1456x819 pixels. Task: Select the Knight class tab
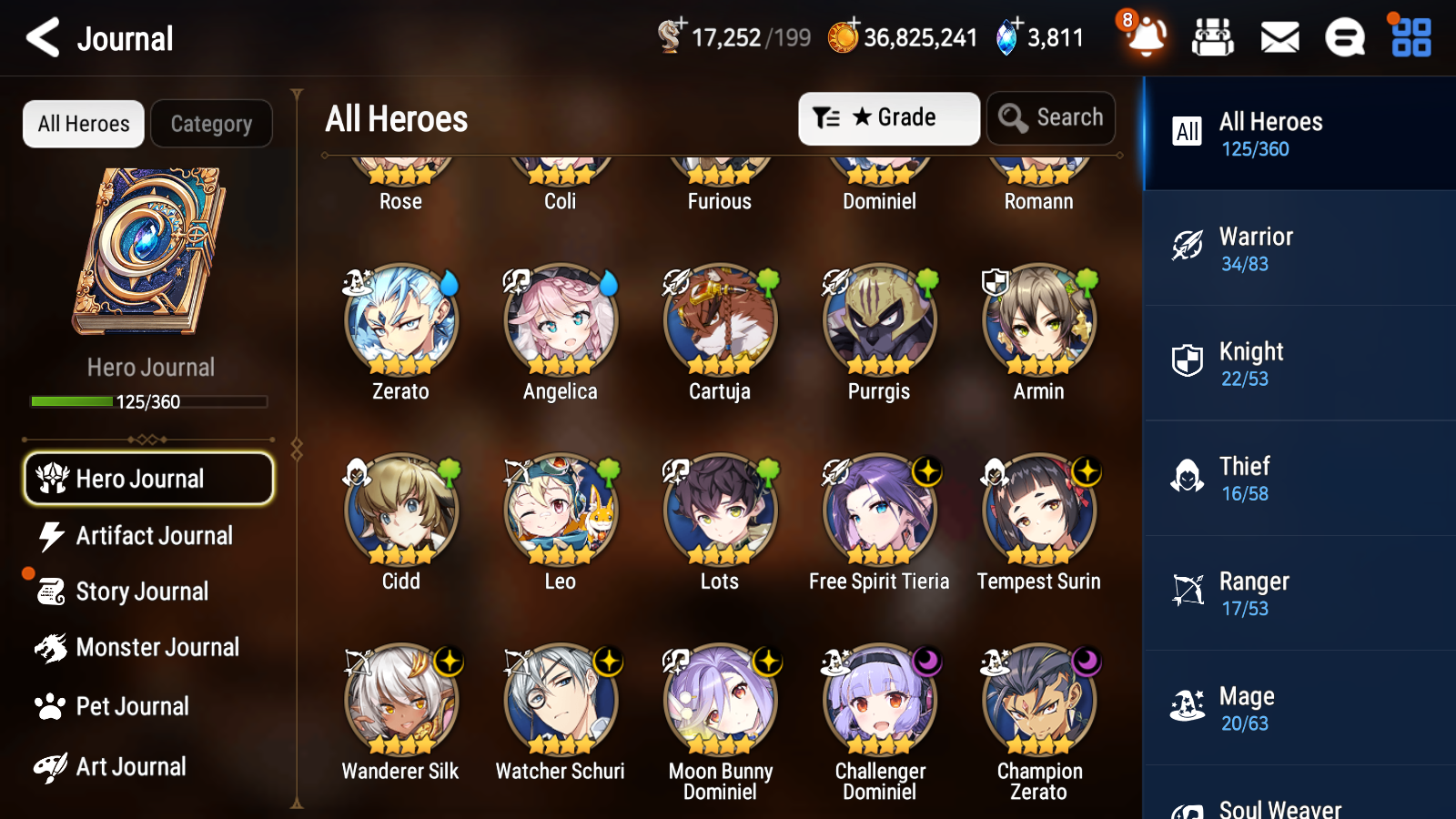[1299, 364]
